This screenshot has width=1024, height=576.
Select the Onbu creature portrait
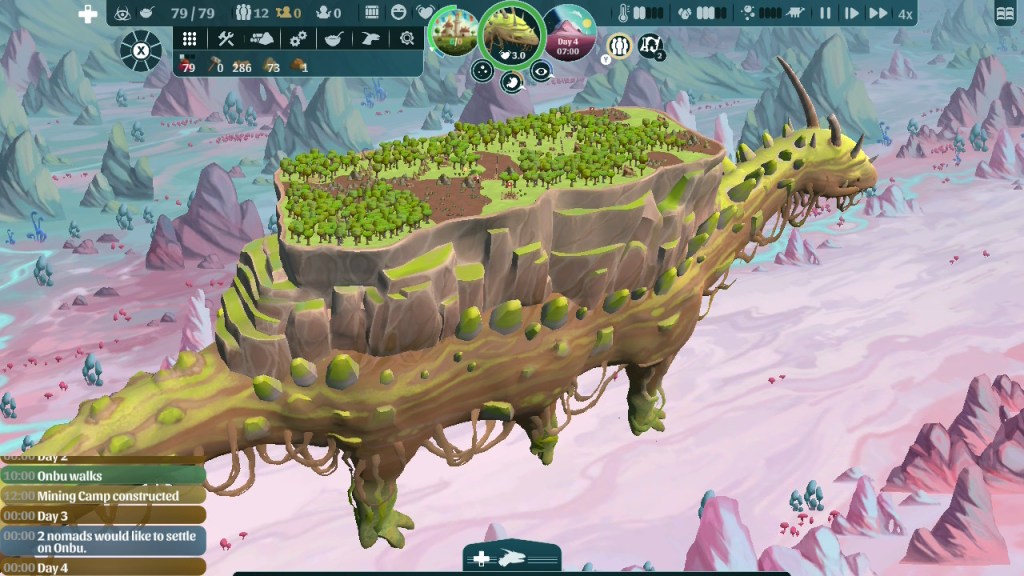[512, 34]
